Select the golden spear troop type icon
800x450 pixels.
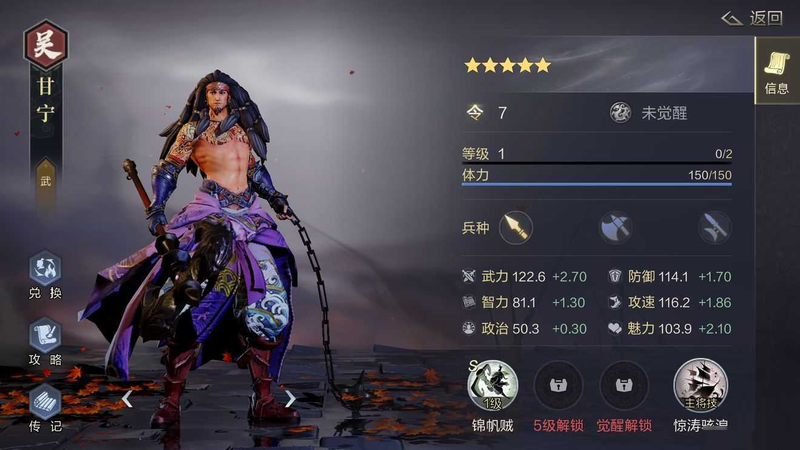[516, 227]
